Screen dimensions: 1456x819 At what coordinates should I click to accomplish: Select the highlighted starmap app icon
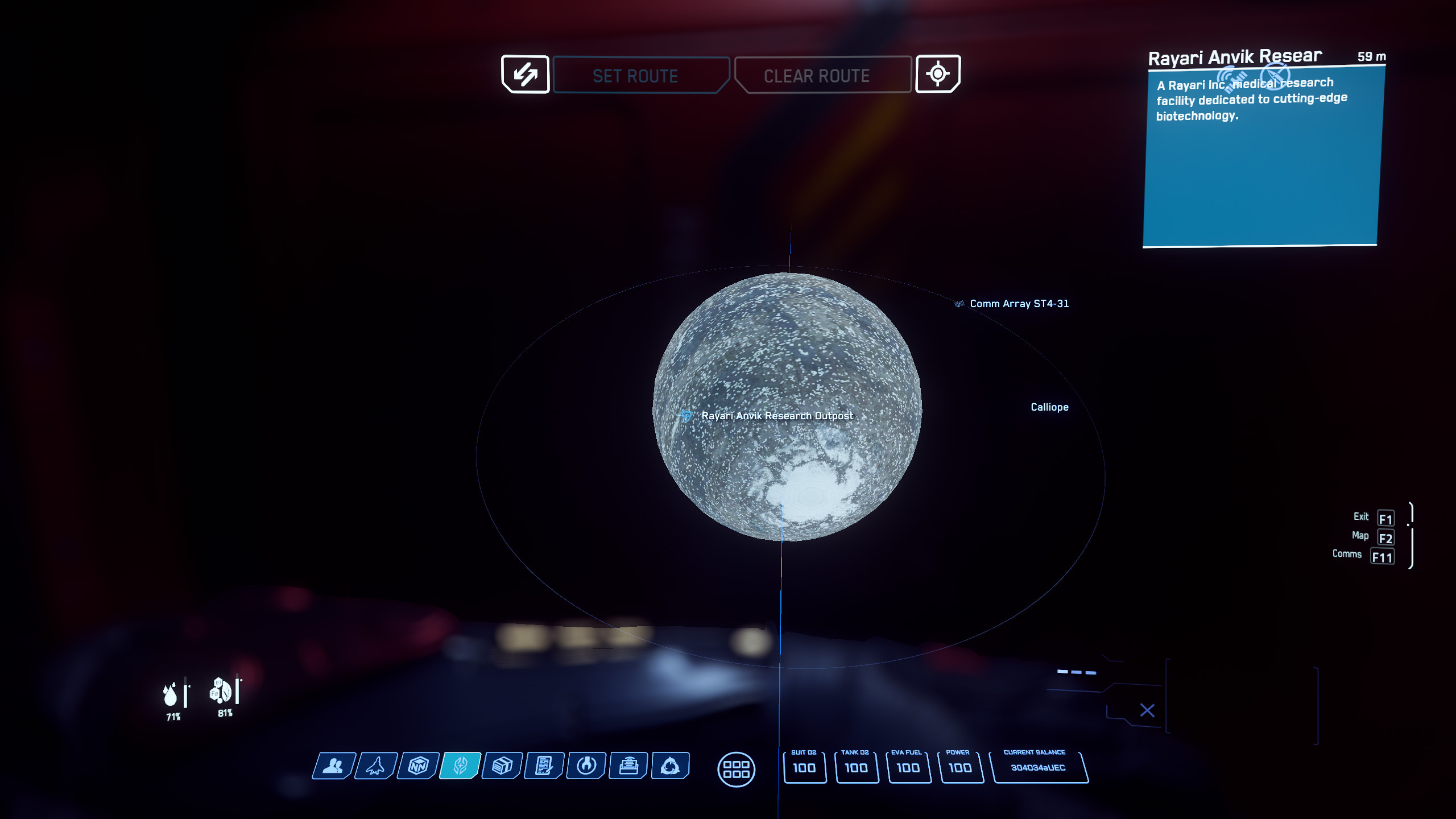(460, 766)
